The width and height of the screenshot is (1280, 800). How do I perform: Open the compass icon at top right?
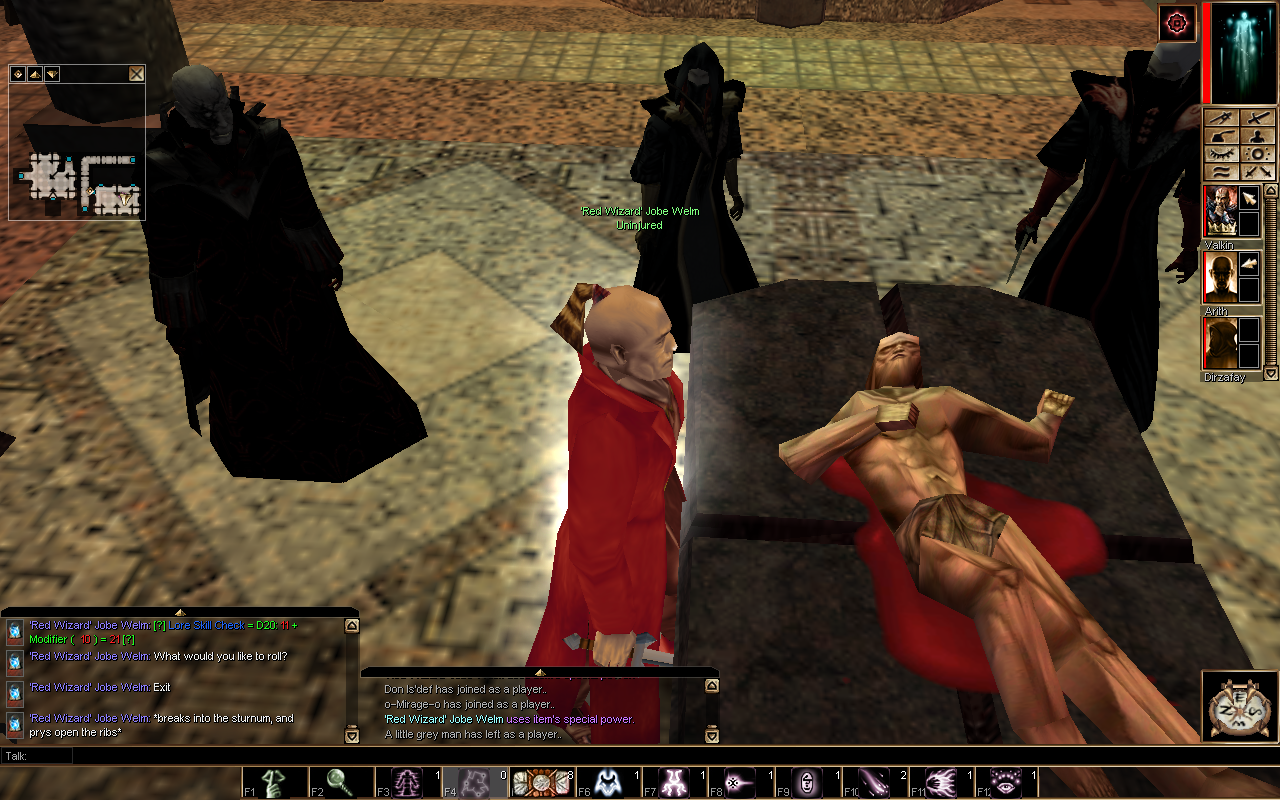[1177, 24]
